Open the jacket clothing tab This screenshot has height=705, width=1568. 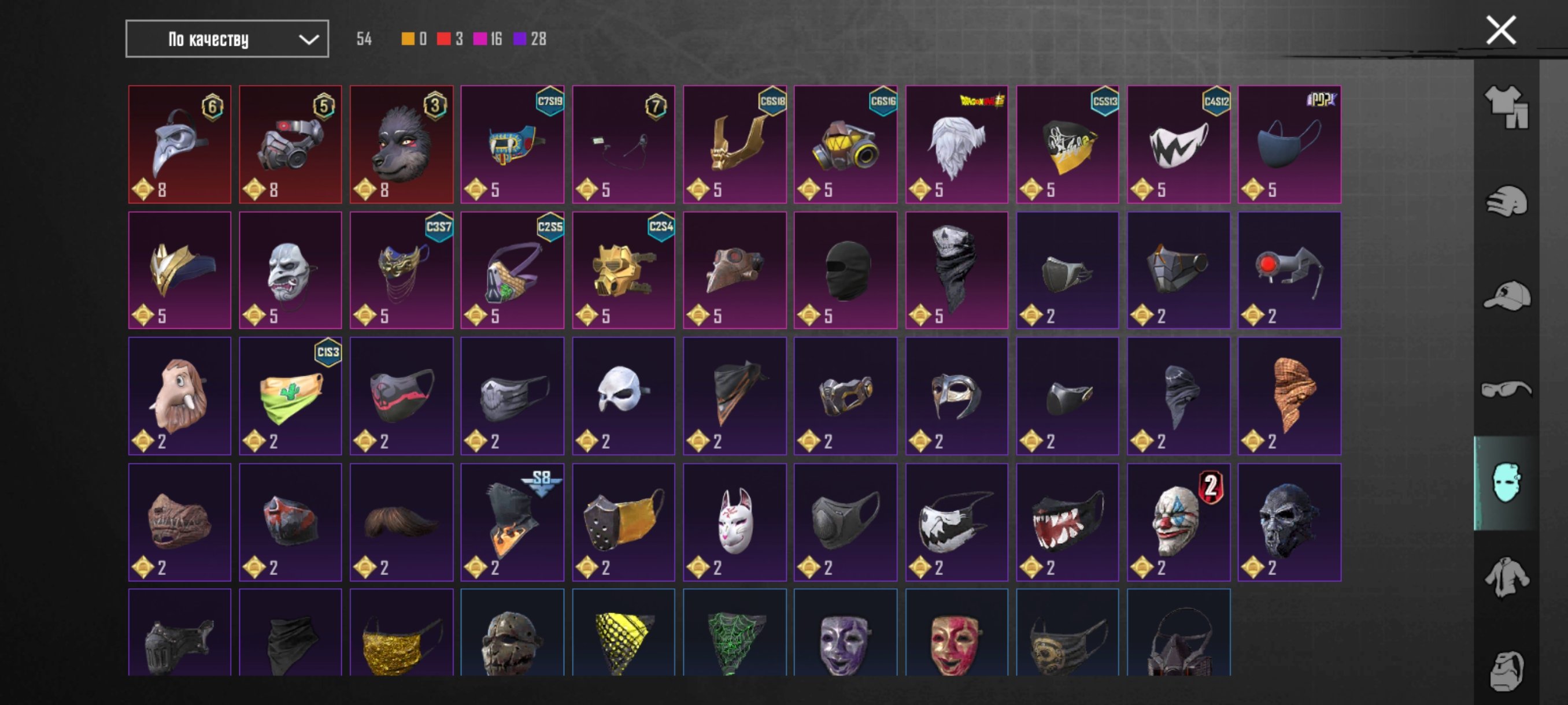coord(1506,577)
